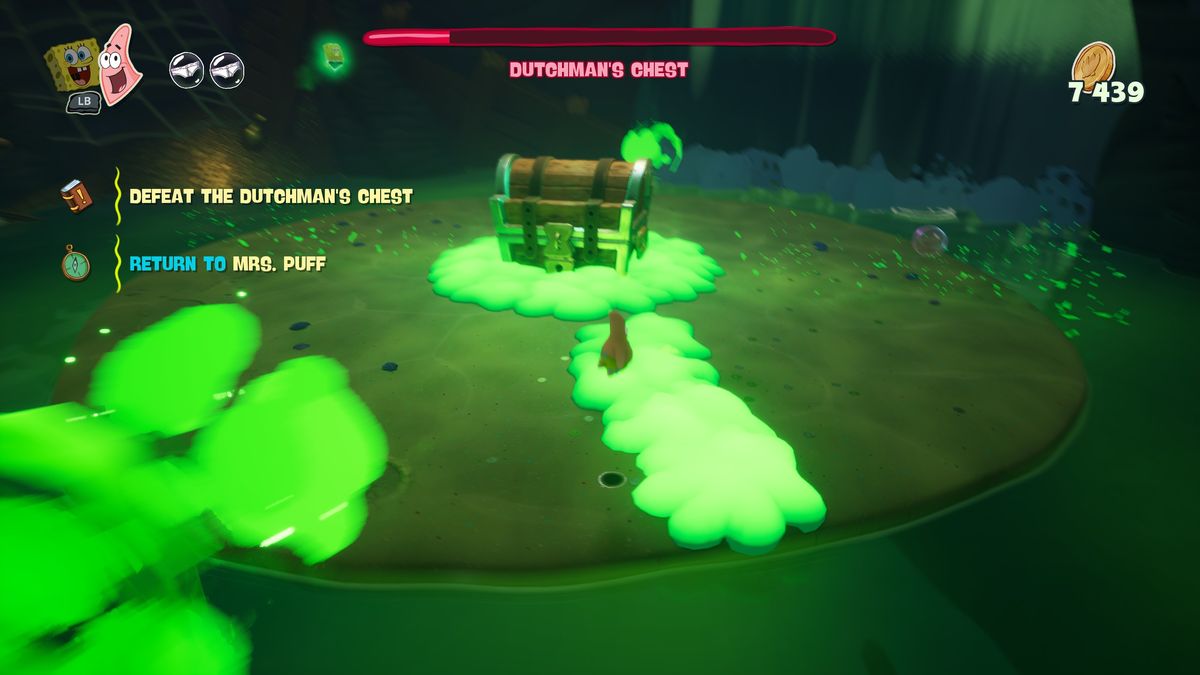Image resolution: width=1200 pixels, height=675 pixels.
Task: Click the green compass icon
Action: 75,264
